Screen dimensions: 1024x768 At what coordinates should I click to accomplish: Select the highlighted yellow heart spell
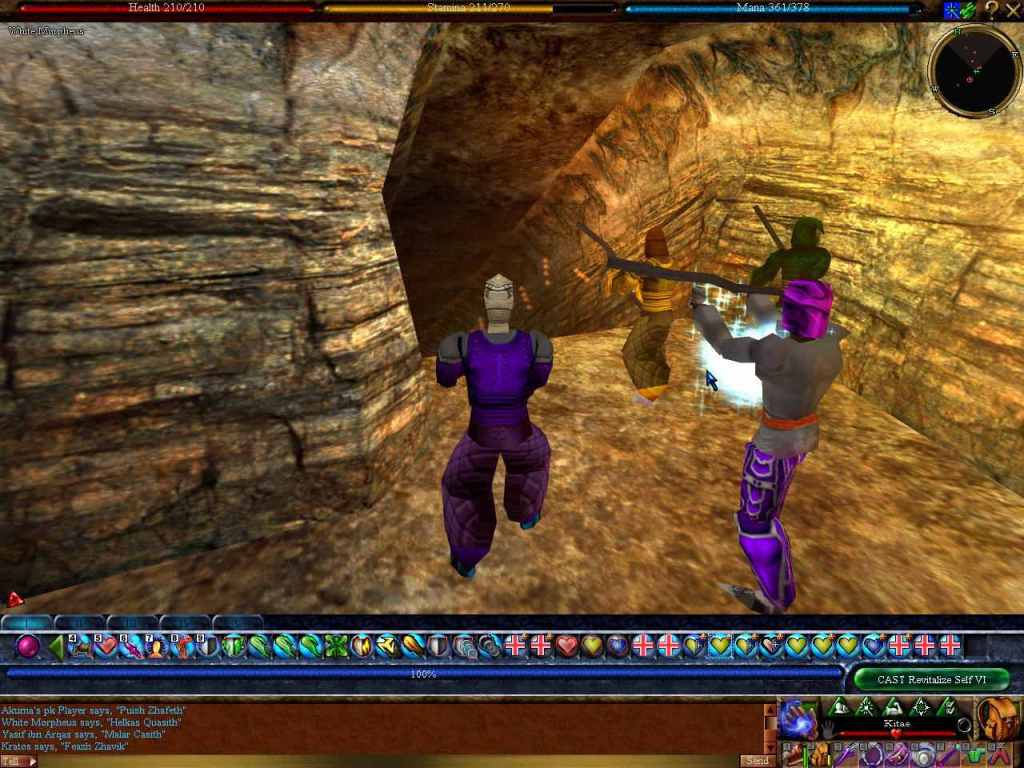pos(720,646)
